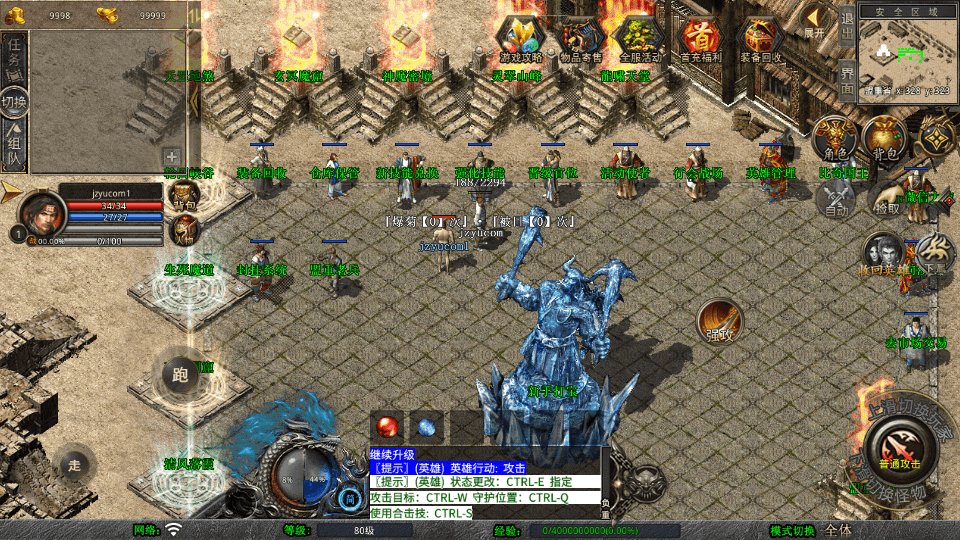960x540 pixels.
Task: Click the round 切换 switch button
Action: [x=15, y=102]
